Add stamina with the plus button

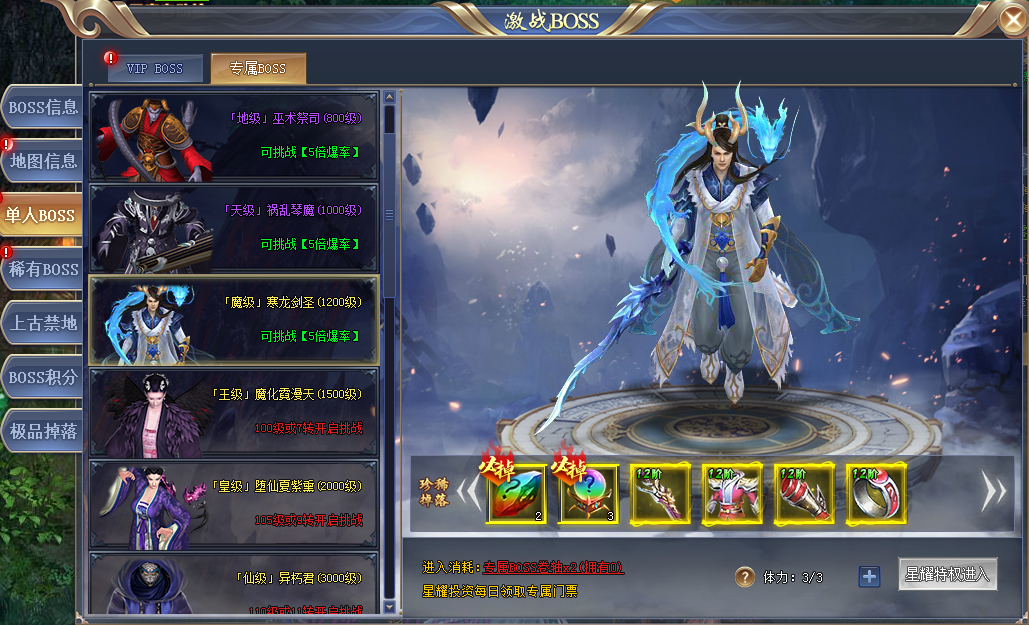point(869,577)
